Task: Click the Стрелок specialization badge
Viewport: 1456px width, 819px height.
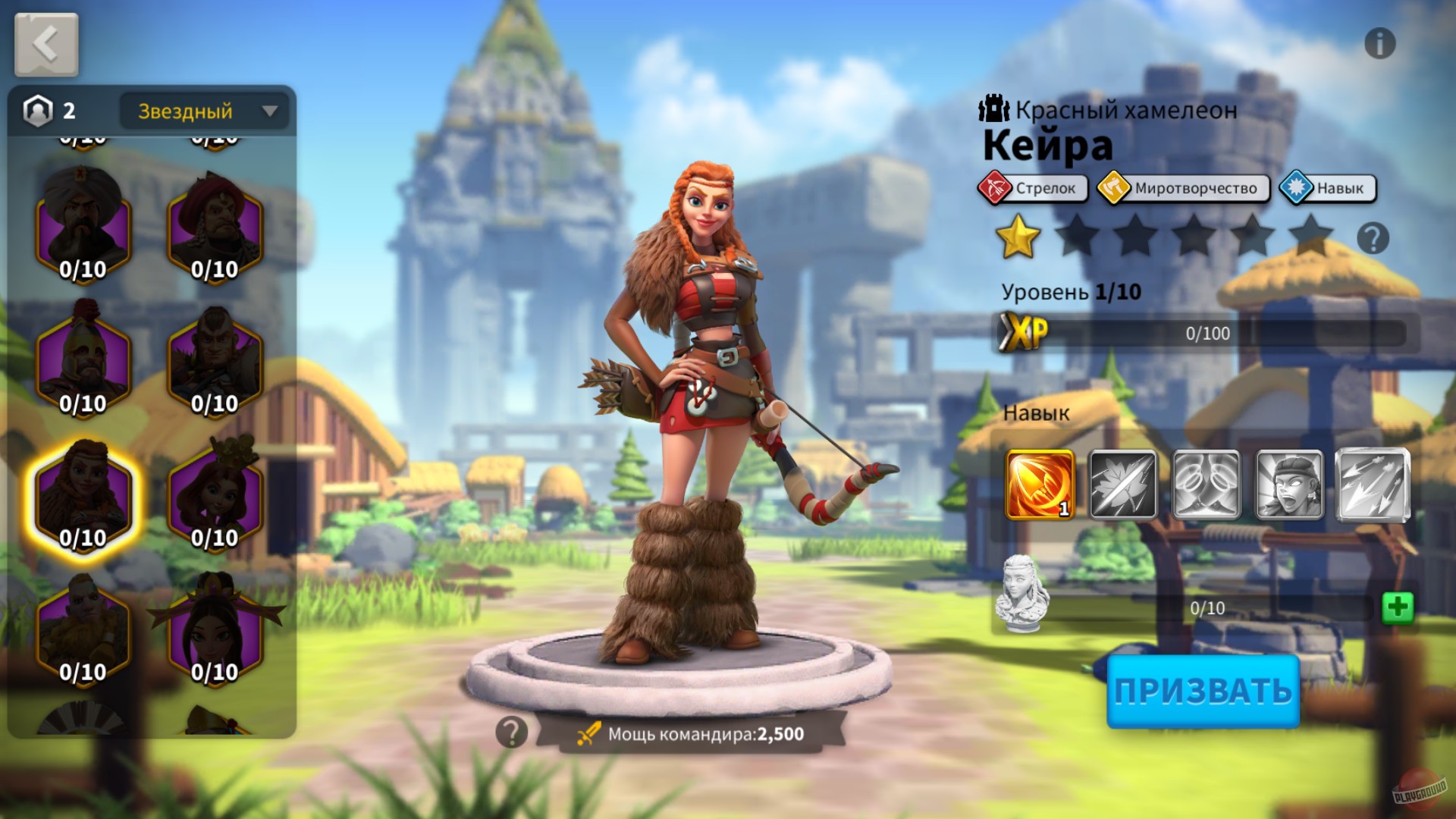Action: click(1033, 188)
